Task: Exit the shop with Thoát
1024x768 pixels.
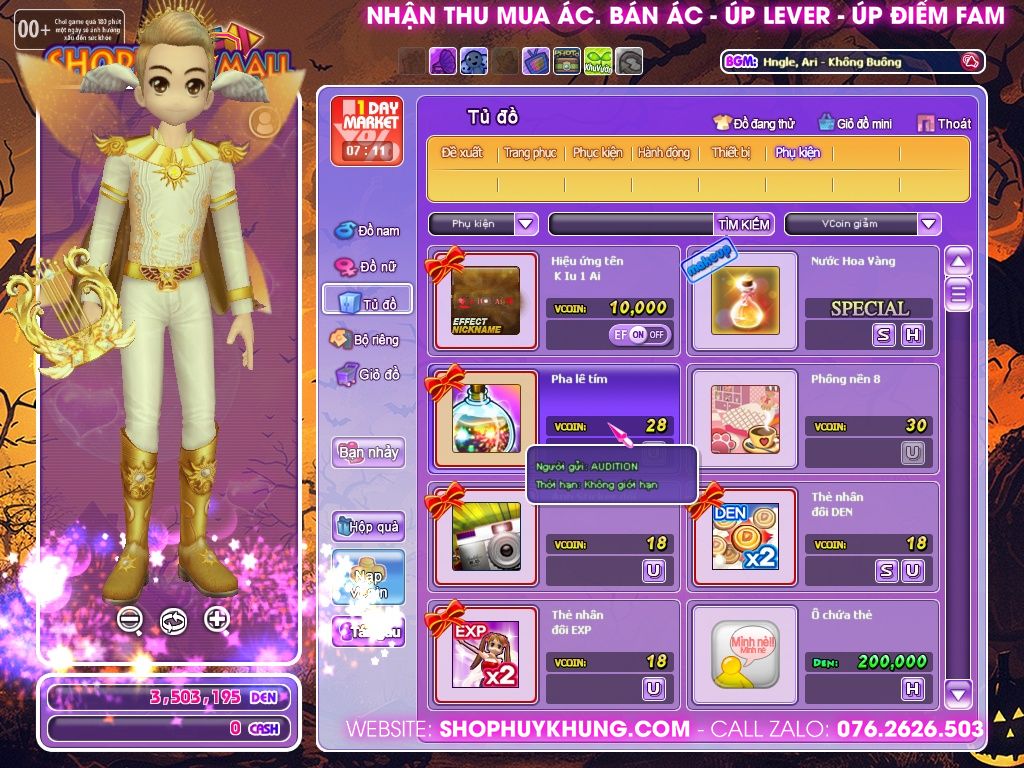Action: click(943, 124)
